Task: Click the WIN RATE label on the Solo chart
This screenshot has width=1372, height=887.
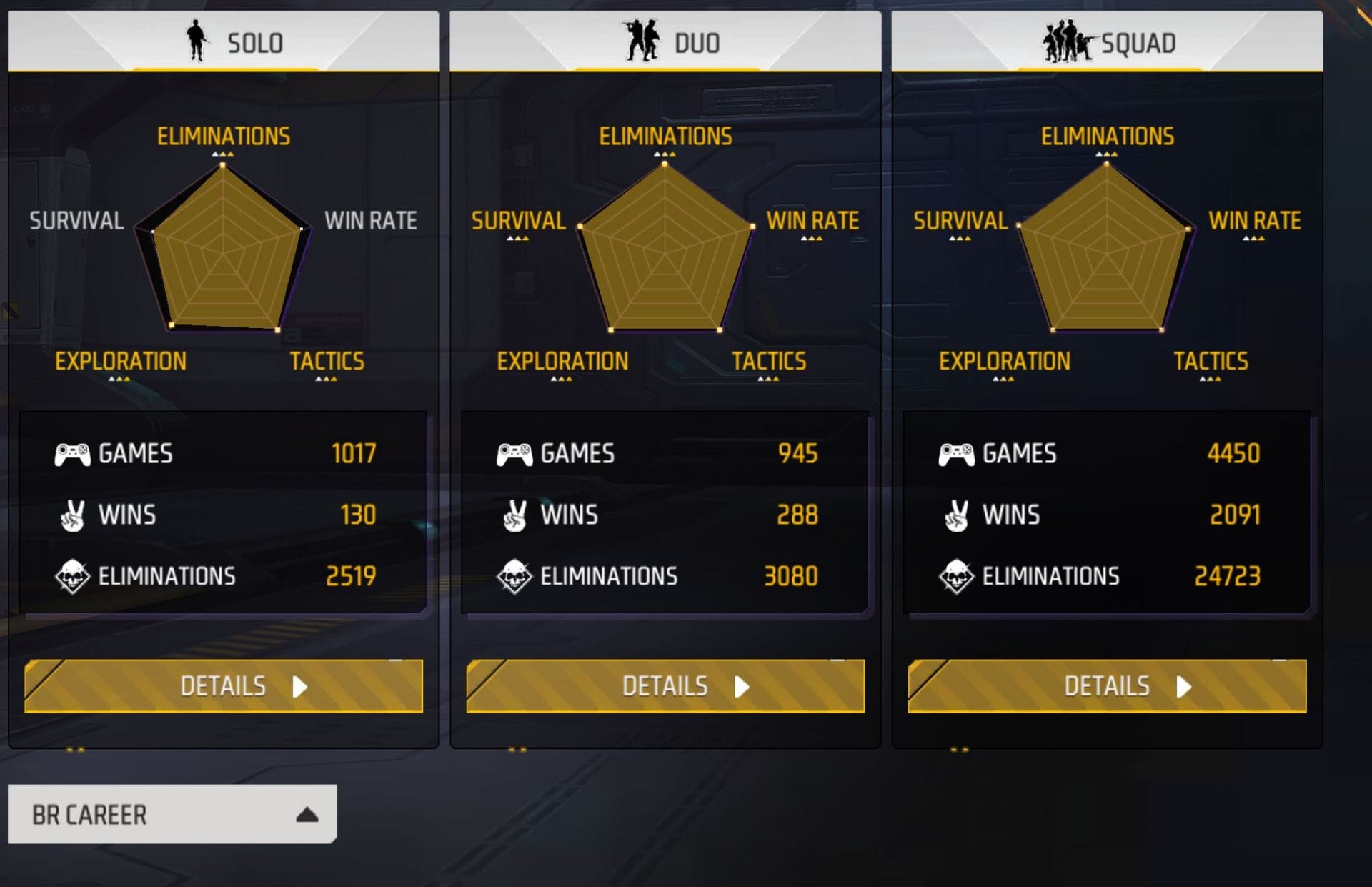Action: (369, 221)
